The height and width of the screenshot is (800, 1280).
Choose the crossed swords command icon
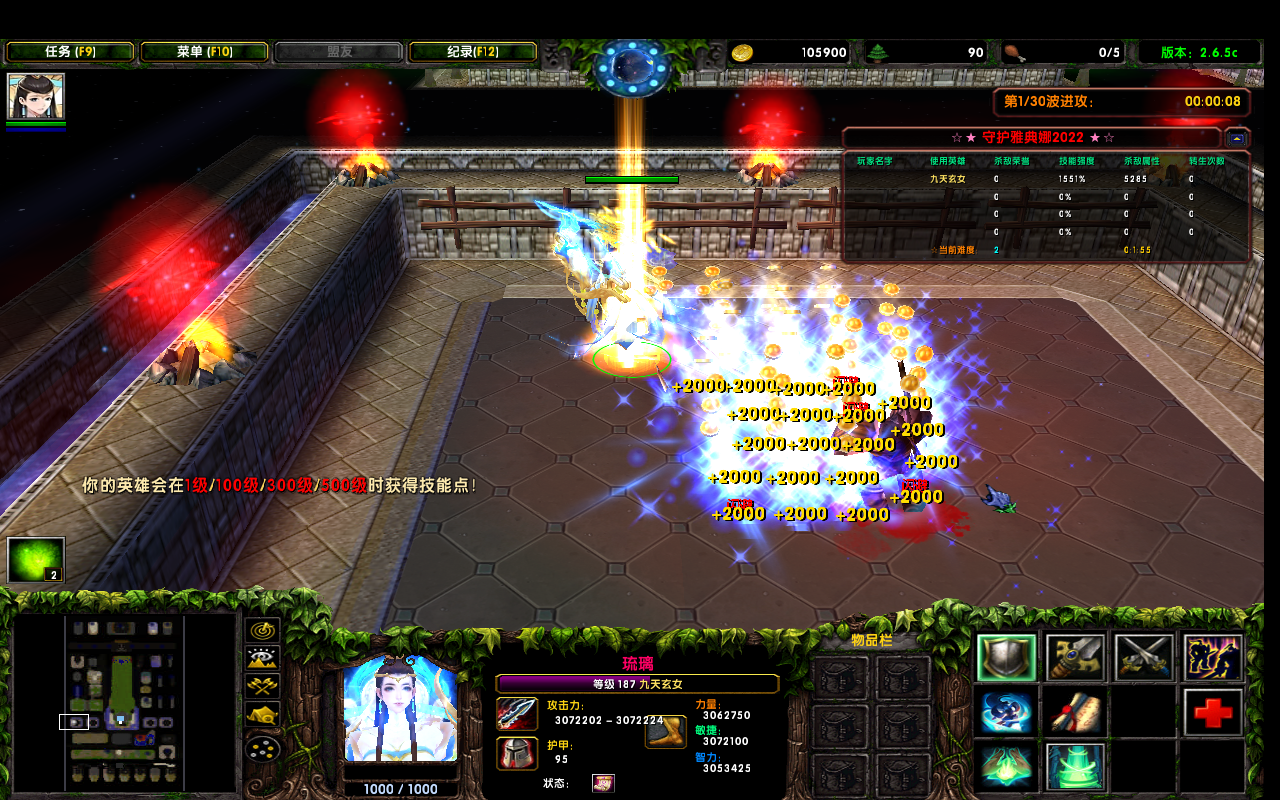[x=1144, y=658]
